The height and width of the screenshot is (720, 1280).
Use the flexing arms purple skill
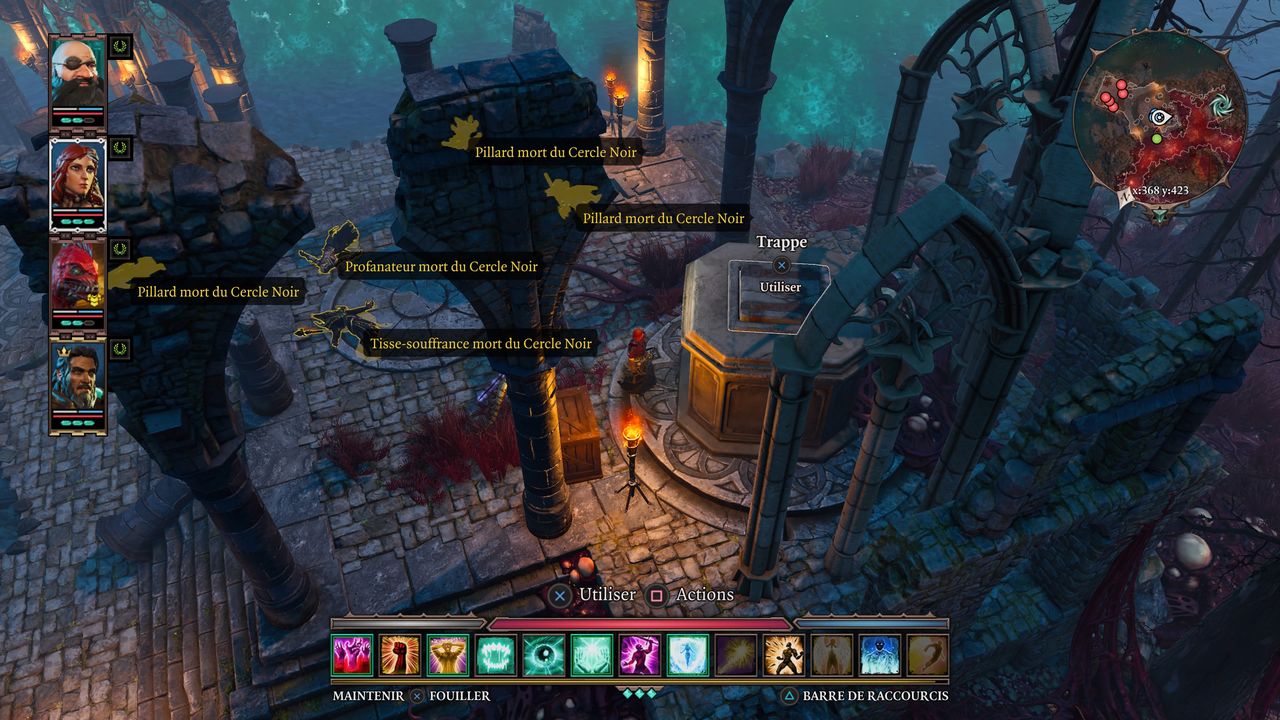[x=448, y=655]
